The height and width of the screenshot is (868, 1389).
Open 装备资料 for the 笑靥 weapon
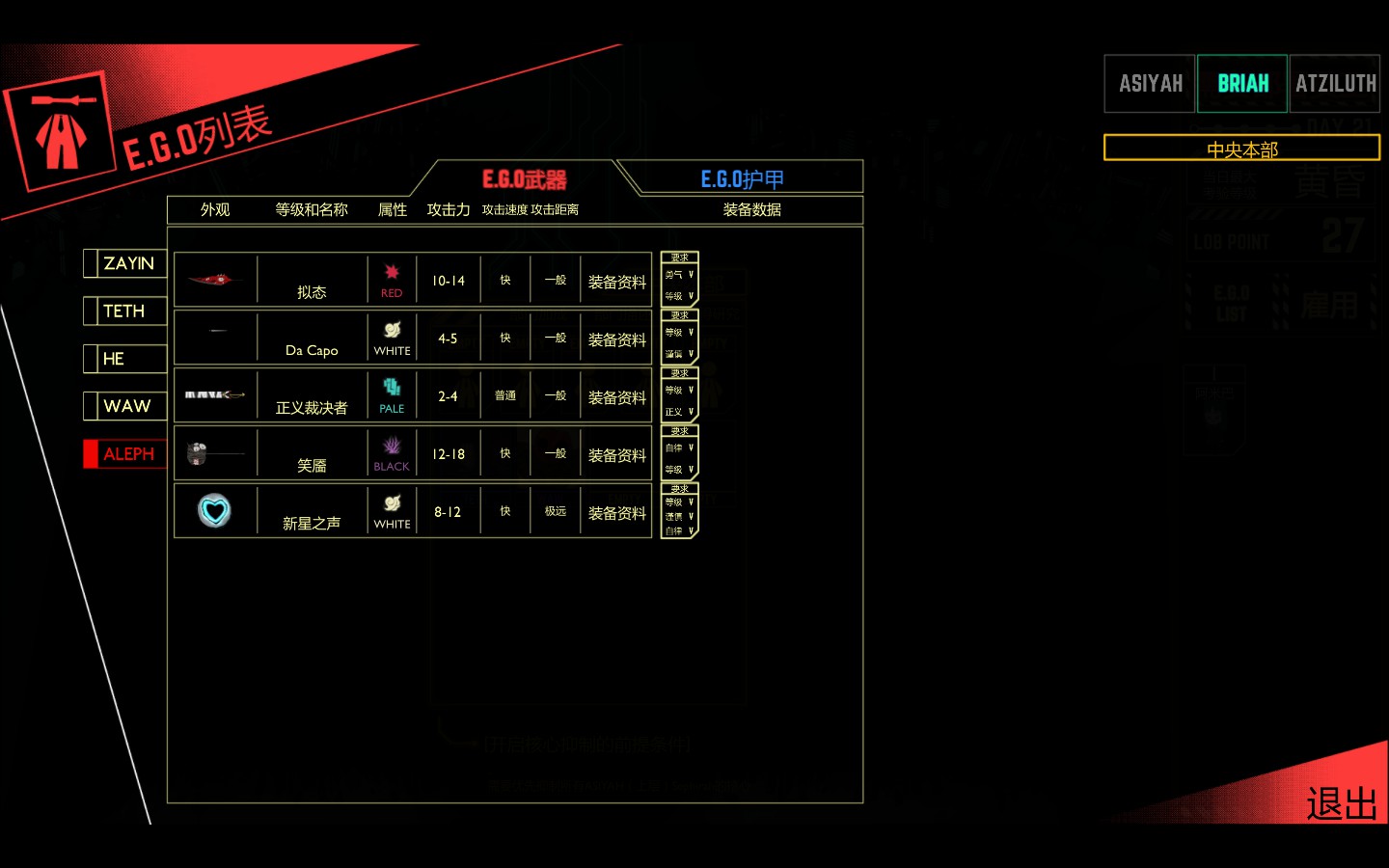[x=616, y=455]
